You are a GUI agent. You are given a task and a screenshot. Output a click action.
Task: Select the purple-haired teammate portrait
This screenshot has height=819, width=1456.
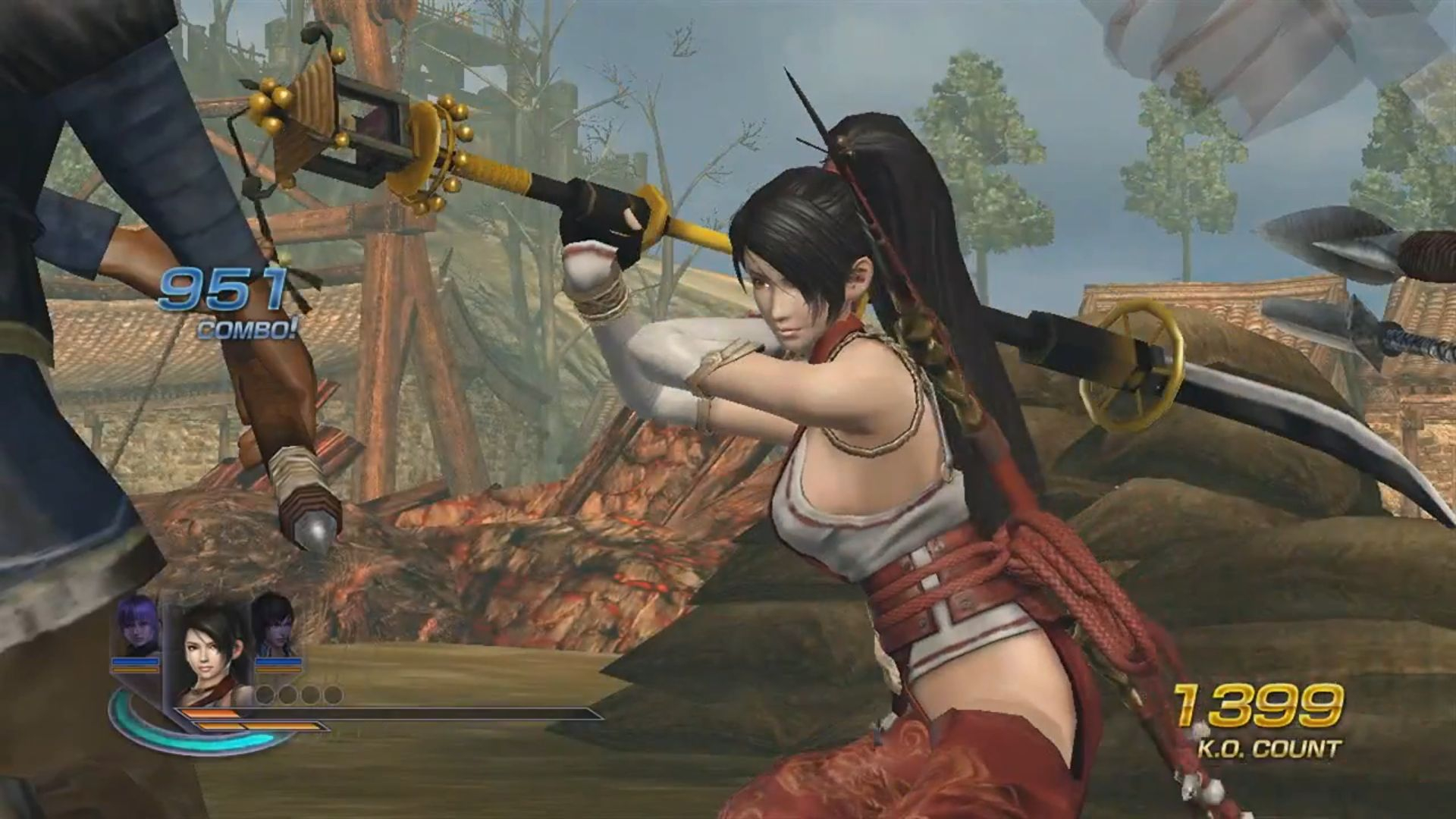(137, 626)
